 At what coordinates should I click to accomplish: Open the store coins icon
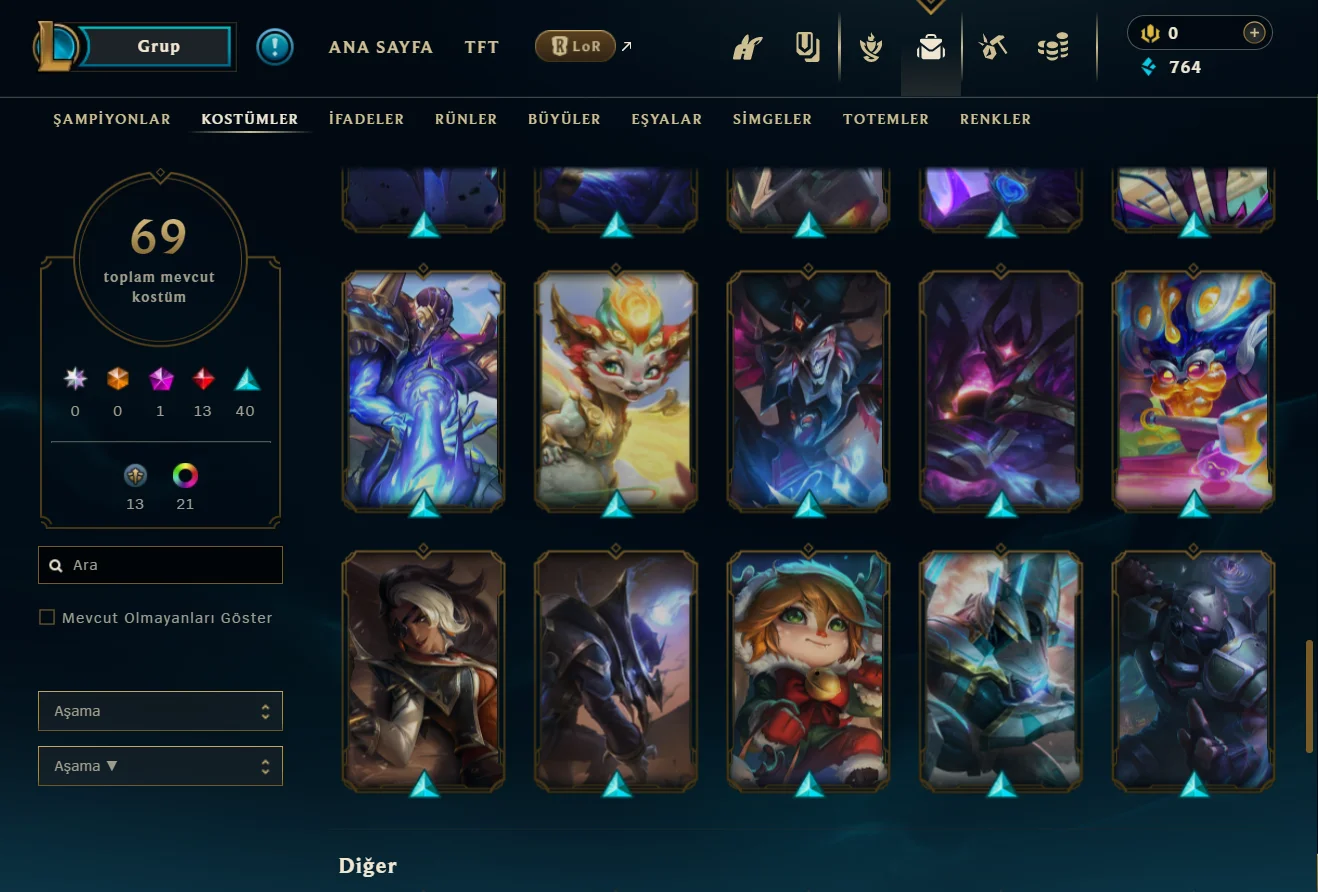[x=1052, y=47]
